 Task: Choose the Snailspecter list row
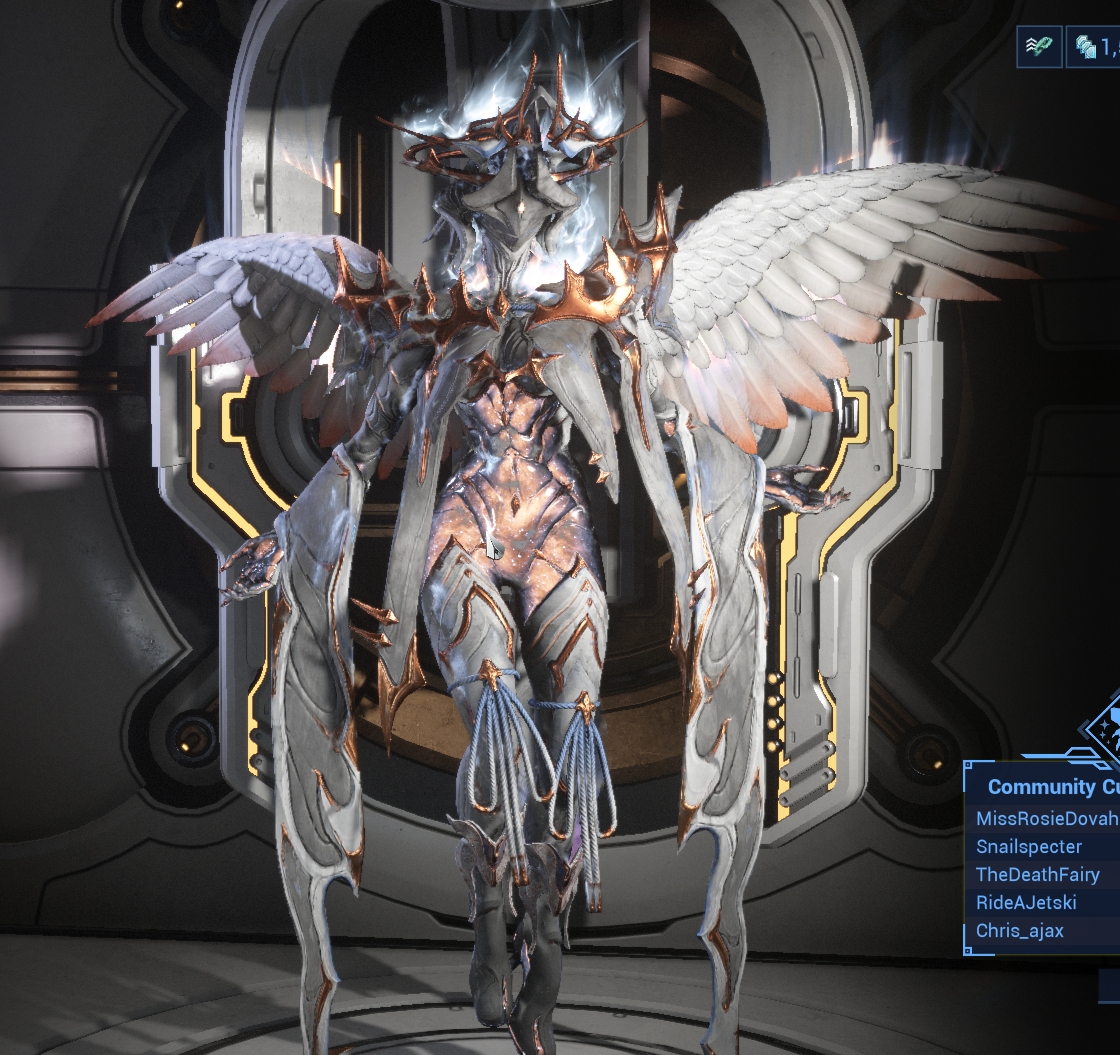[x=1029, y=847]
